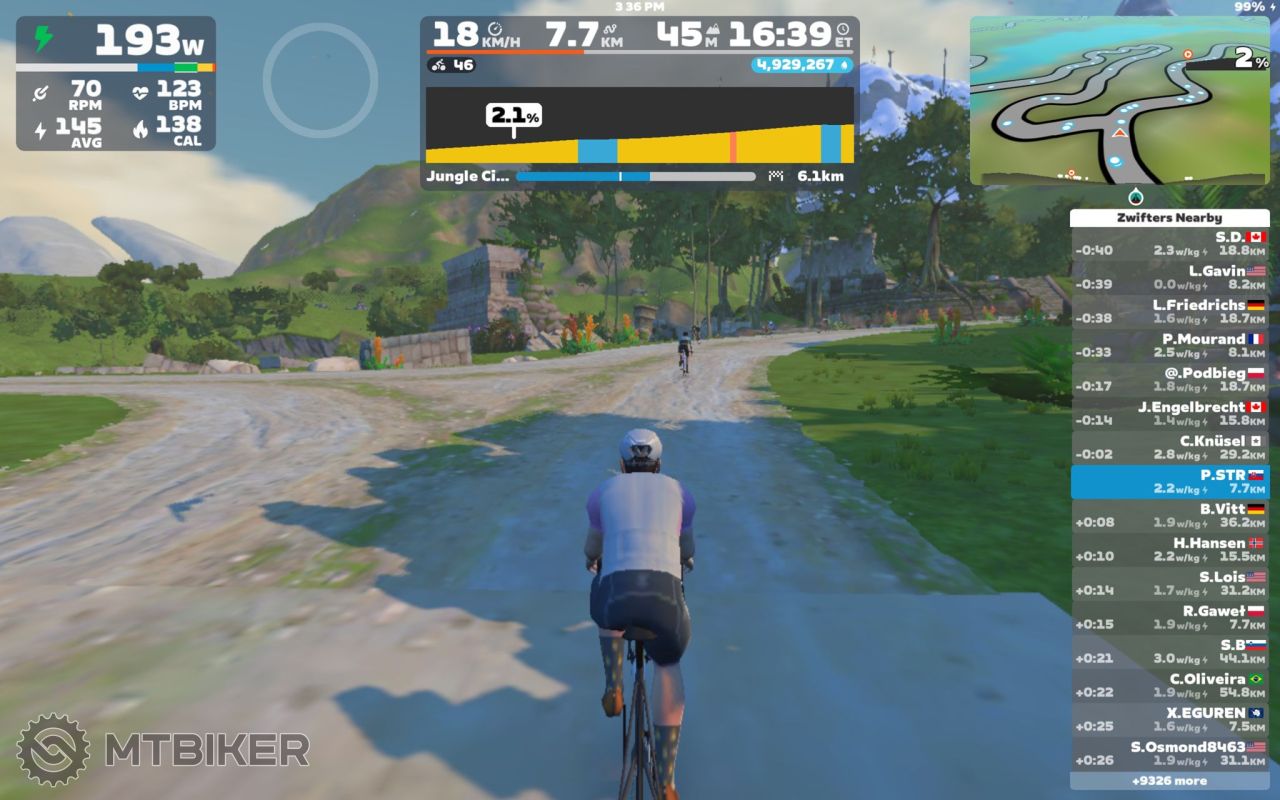Open the Jungle Circuit route progress bar

point(635,177)
